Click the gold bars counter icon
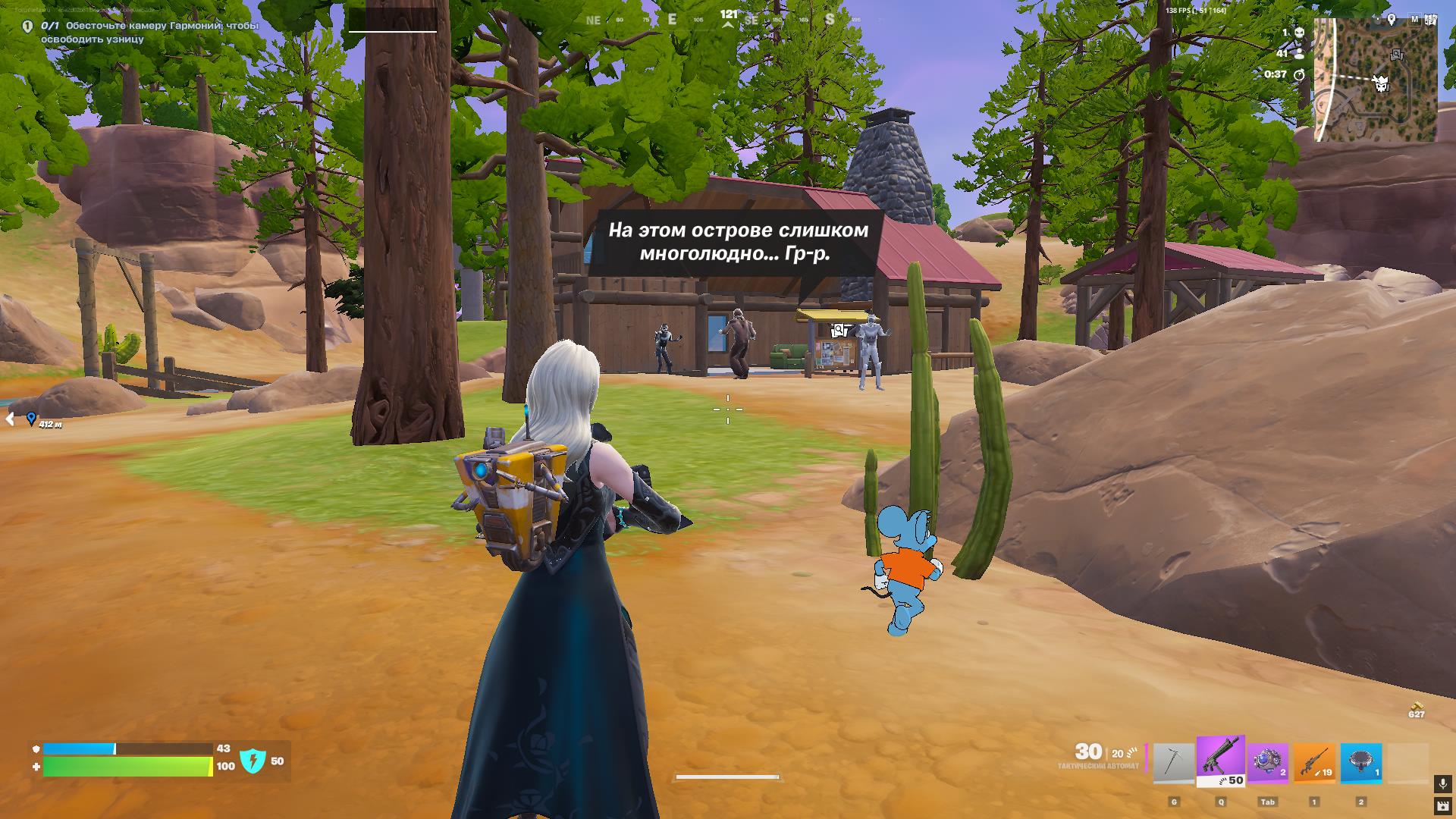1456x819 pixels. coord(1416,705)
